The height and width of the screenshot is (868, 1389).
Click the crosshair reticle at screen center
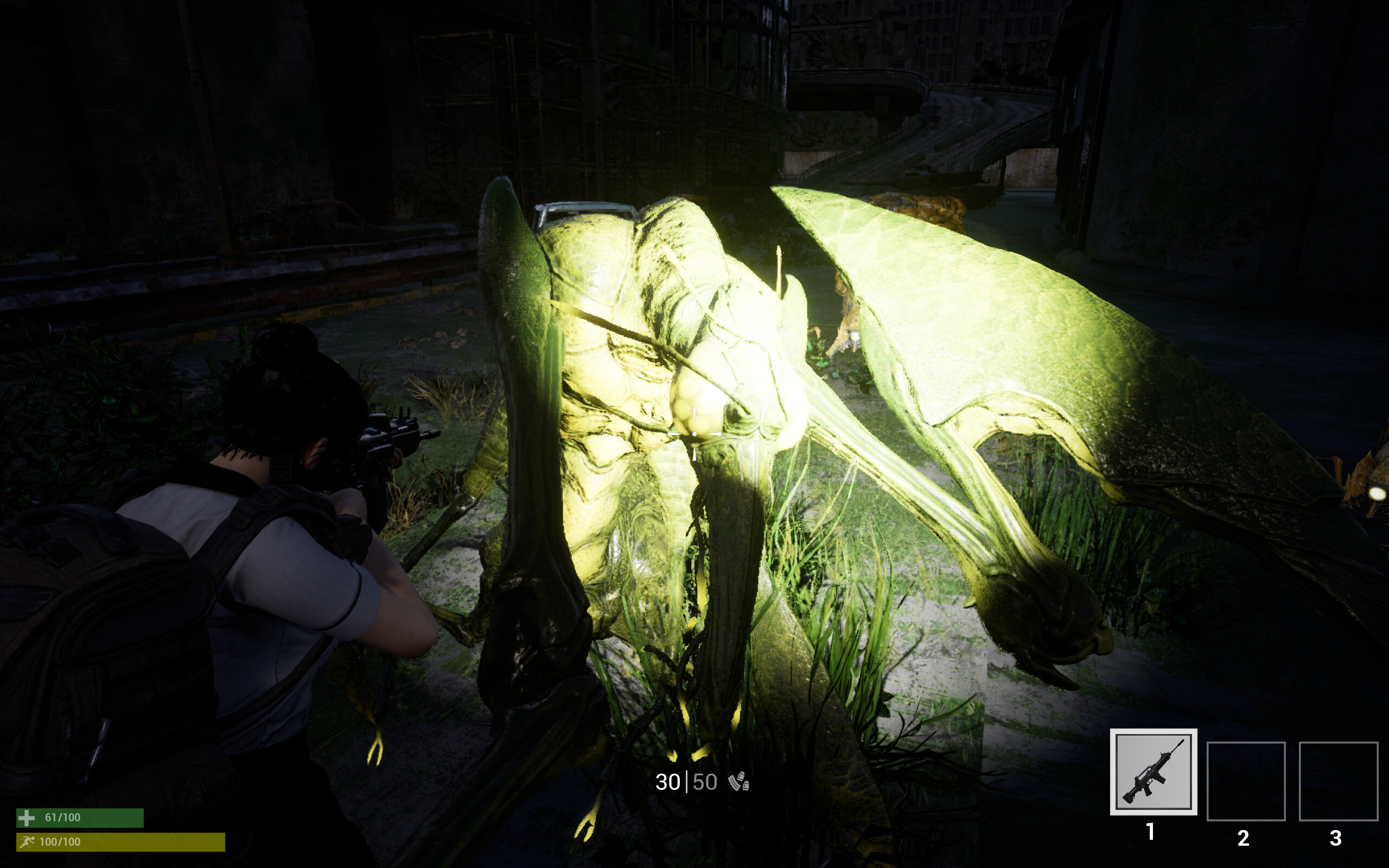pos(694,435)
